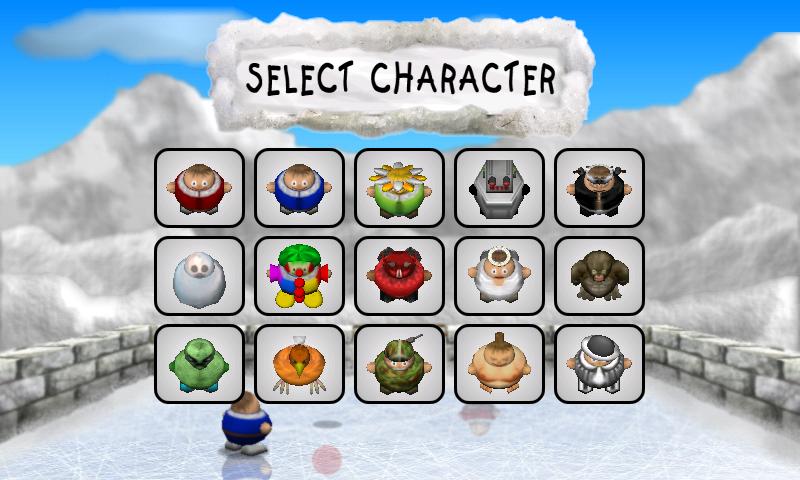This screenshot has width=800, height=480.
Task: Choose the blue-jacket character
Action: [x=299, y=188]
